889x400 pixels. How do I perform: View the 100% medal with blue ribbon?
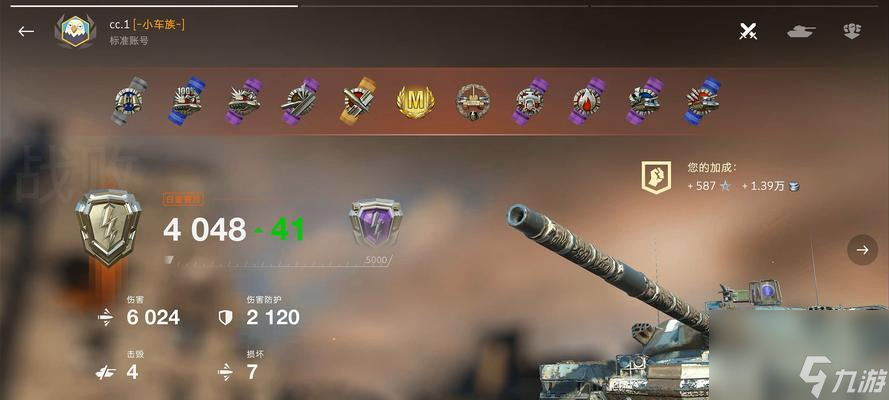click(x=185, y=101)
